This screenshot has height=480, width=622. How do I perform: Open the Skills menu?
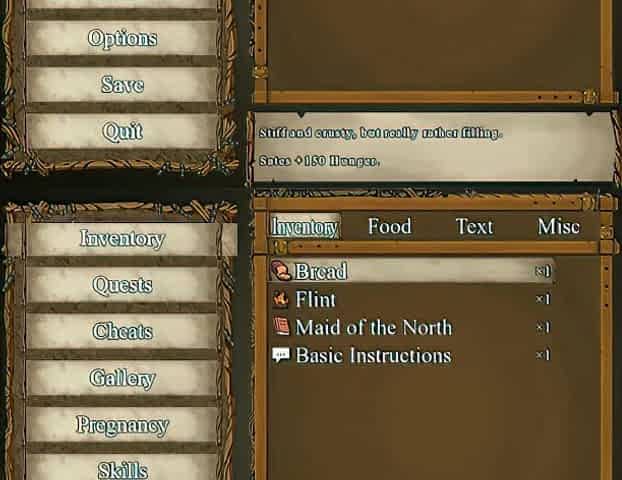[x=122, y=469]
